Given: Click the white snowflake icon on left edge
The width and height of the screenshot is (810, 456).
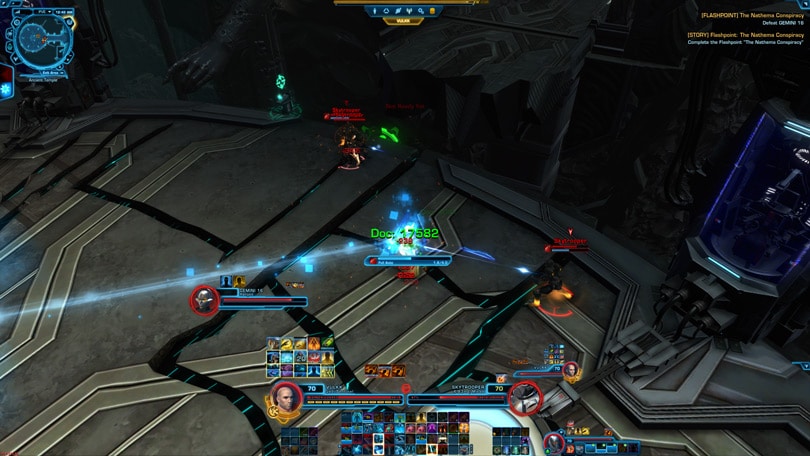Looking at the screenshot, I should (5, 90).
